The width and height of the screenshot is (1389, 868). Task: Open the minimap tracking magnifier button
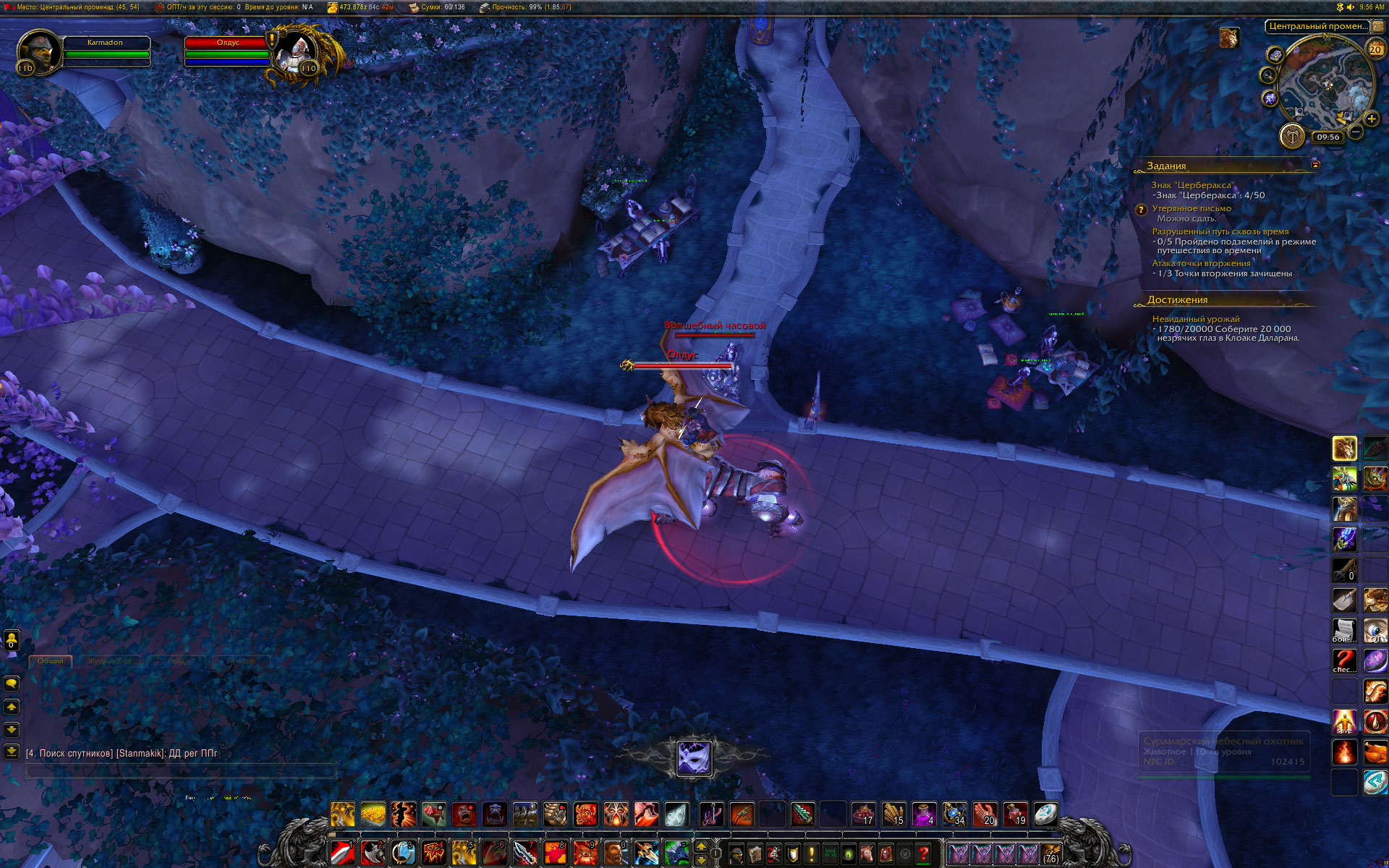click(x=1267, y=75)
